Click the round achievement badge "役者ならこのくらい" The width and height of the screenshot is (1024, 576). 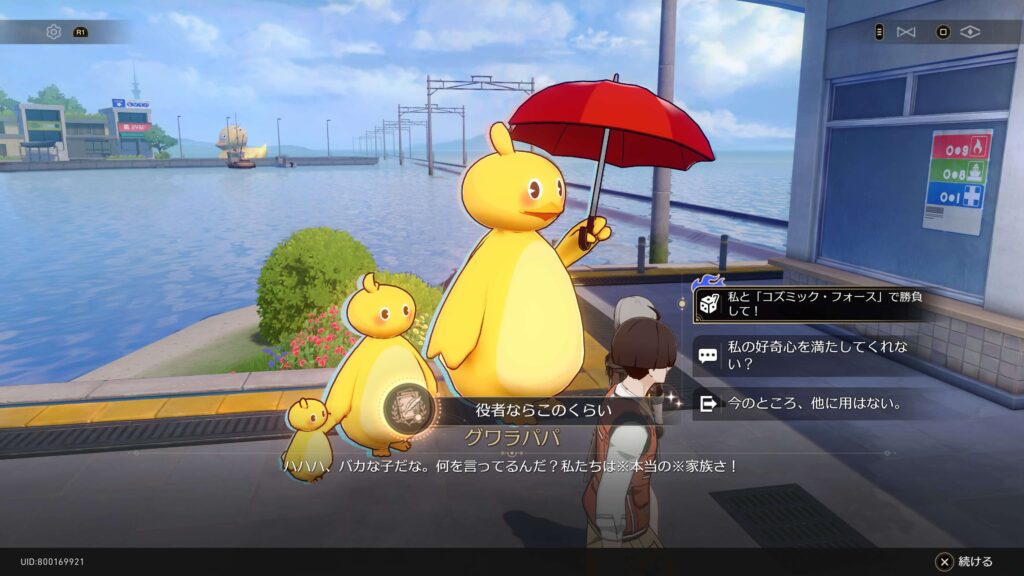coord(409,408)
